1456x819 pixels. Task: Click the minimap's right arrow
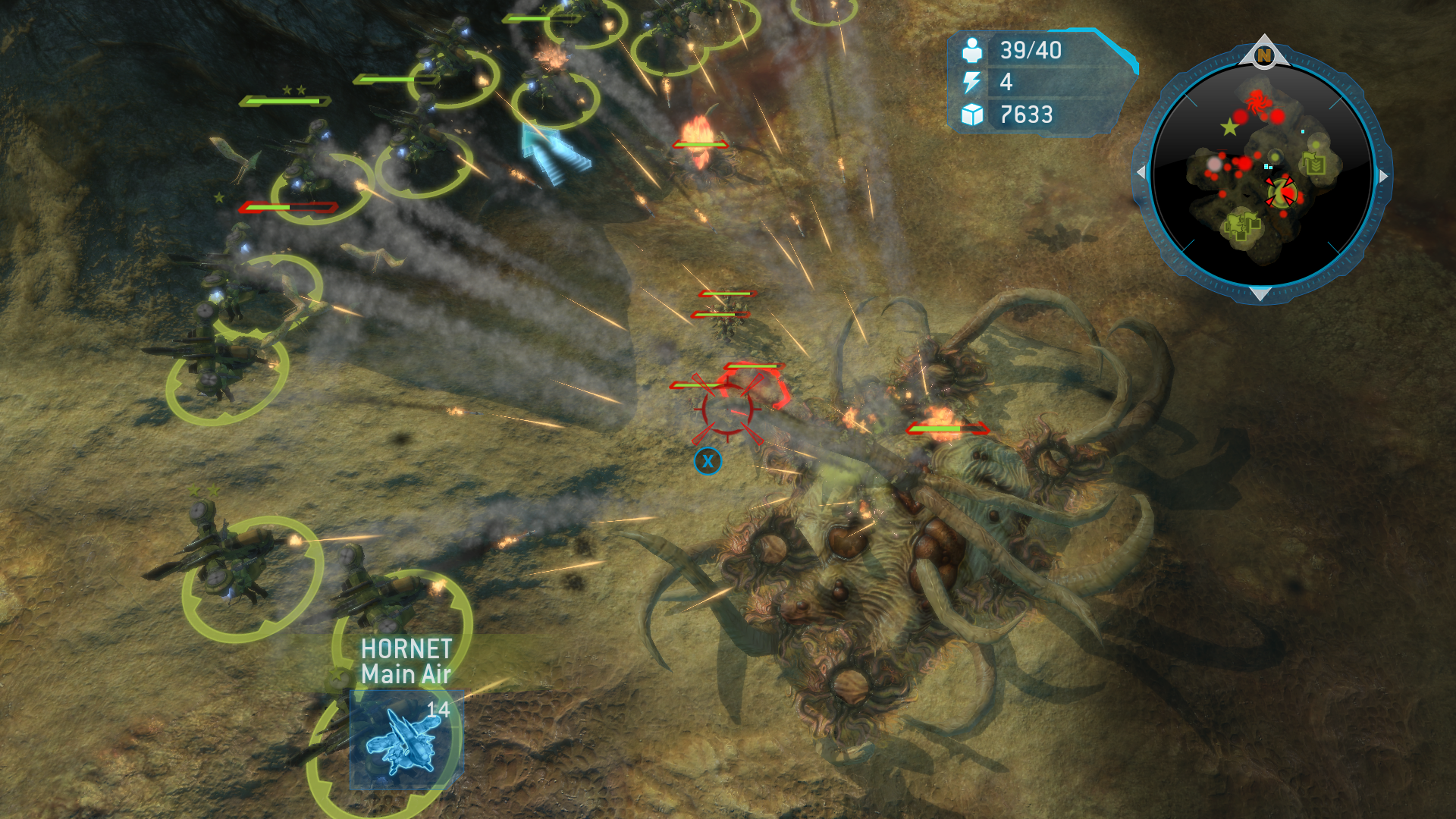pyautogui.click(x=1384, y=176)
